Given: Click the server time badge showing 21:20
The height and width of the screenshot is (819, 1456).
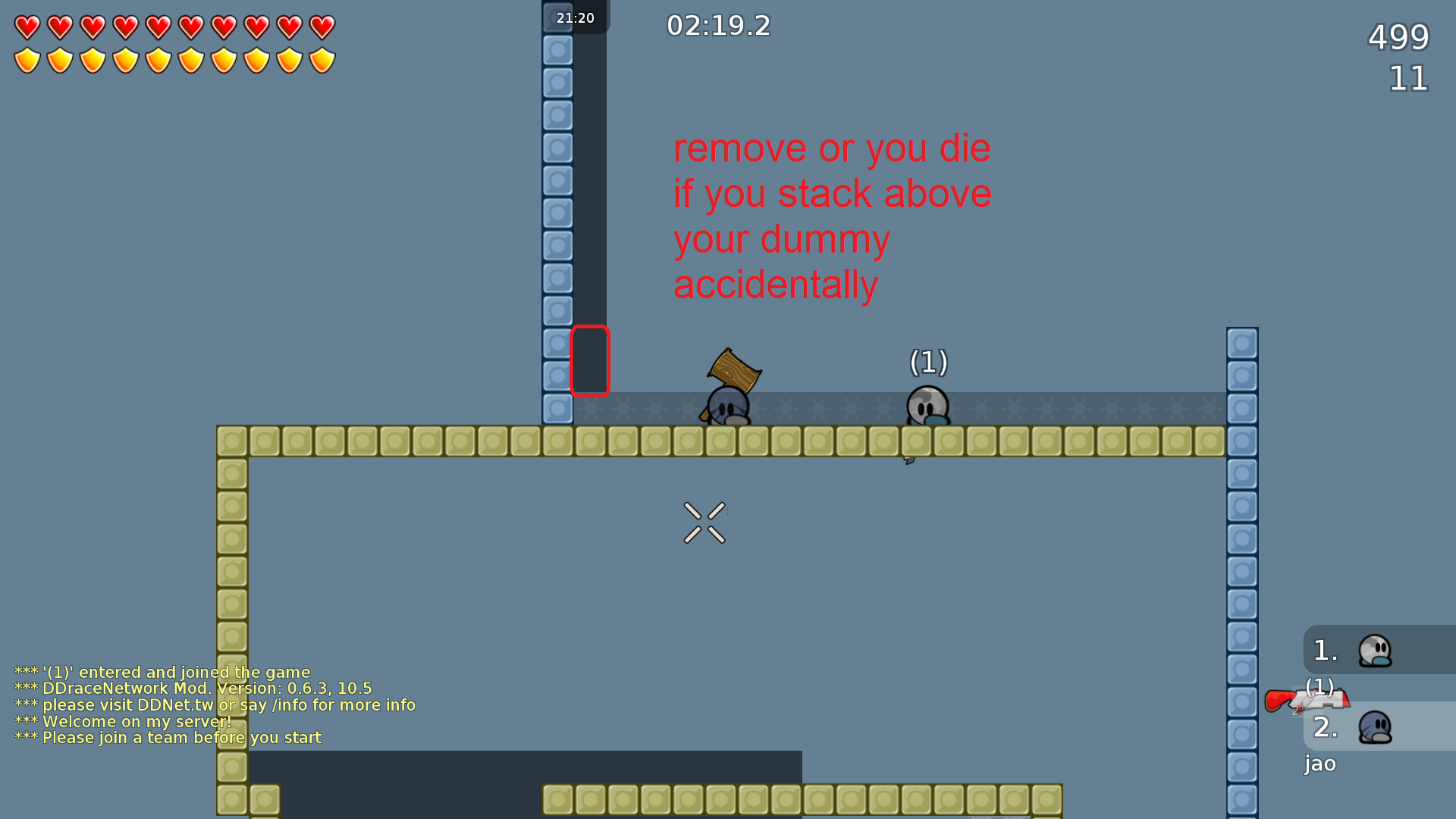Looking at the screenshot, I should 575,17.
